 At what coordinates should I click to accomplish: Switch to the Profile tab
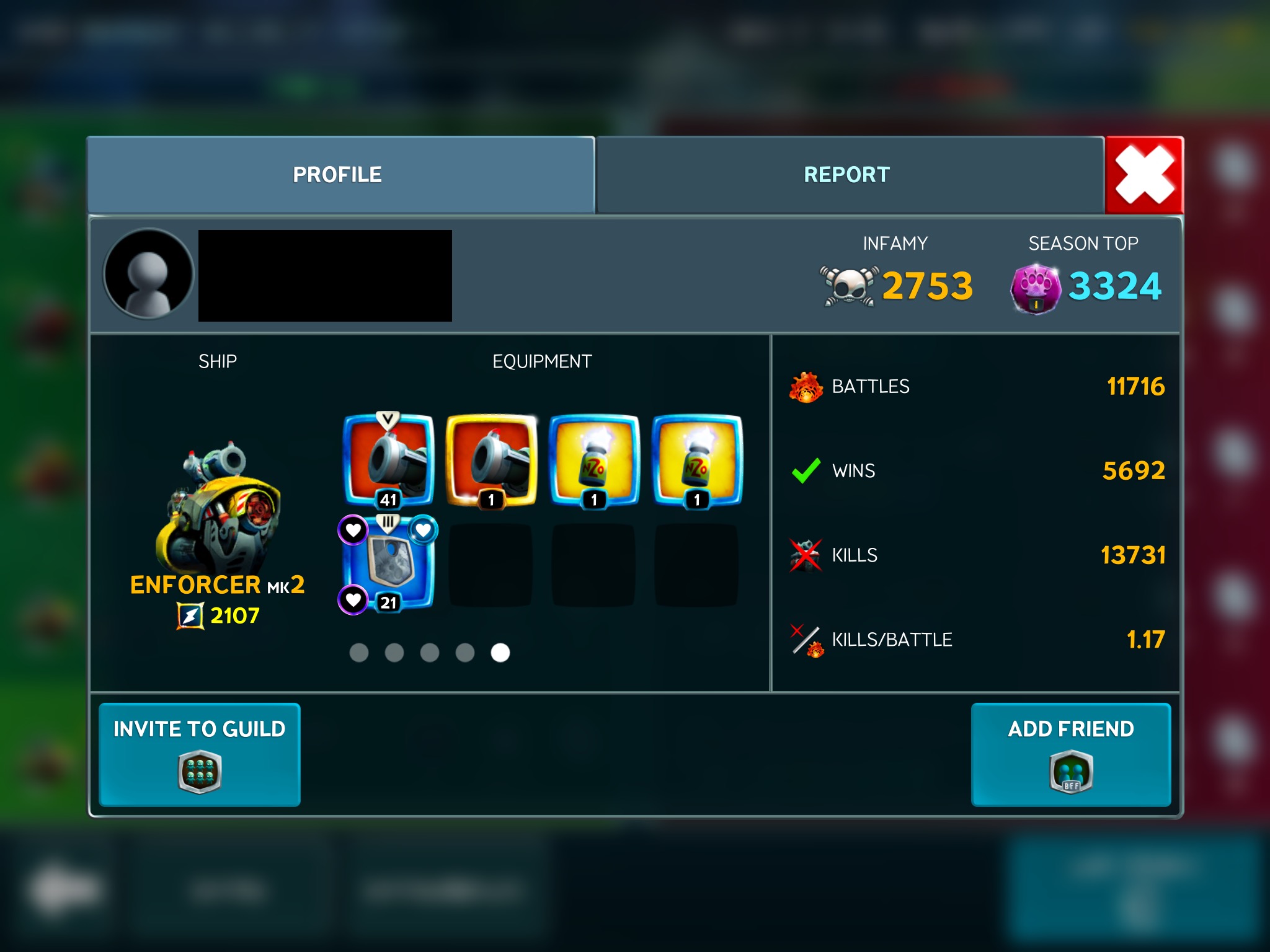point(338,175)
